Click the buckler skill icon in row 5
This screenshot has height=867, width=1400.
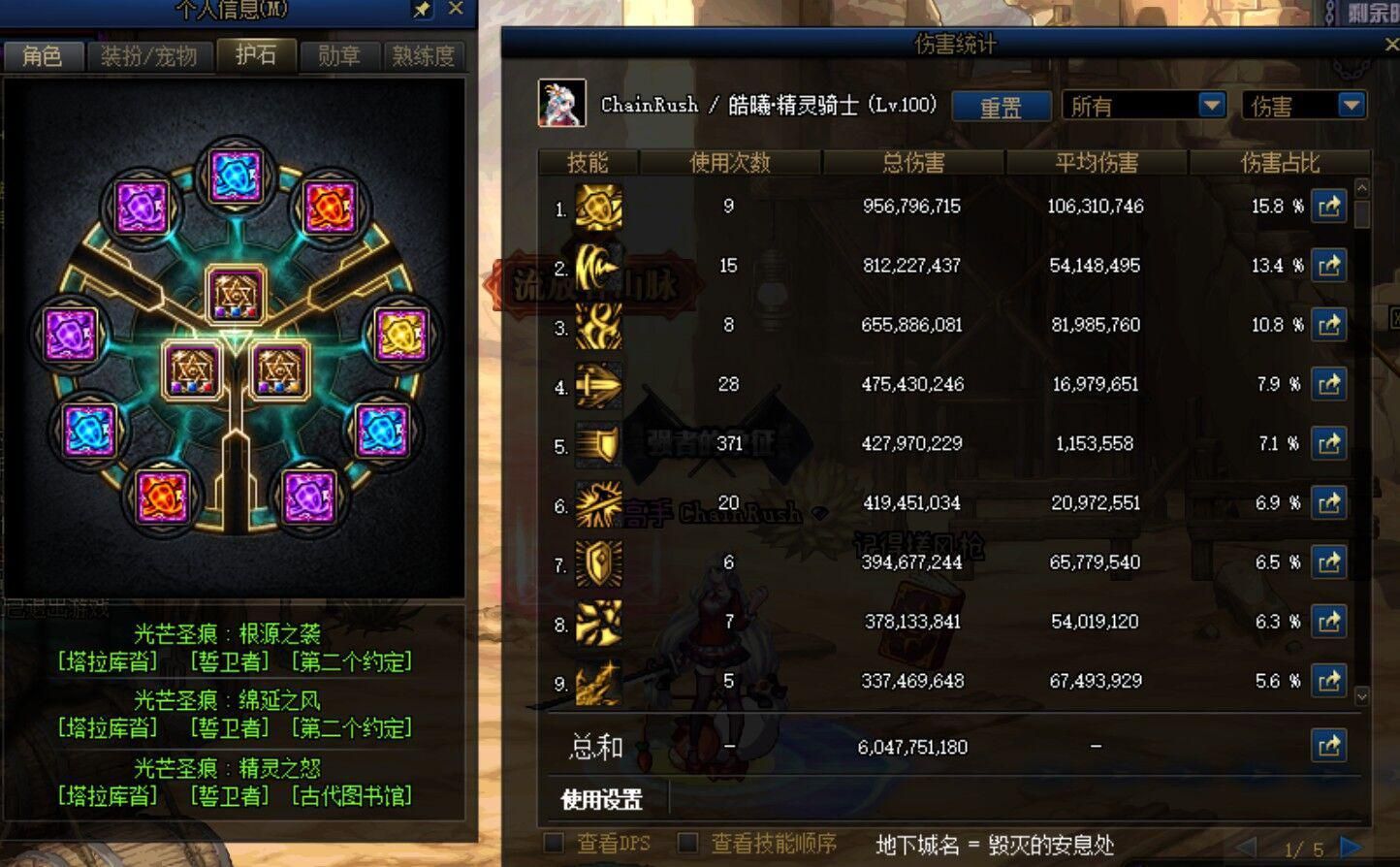point(598,443)
